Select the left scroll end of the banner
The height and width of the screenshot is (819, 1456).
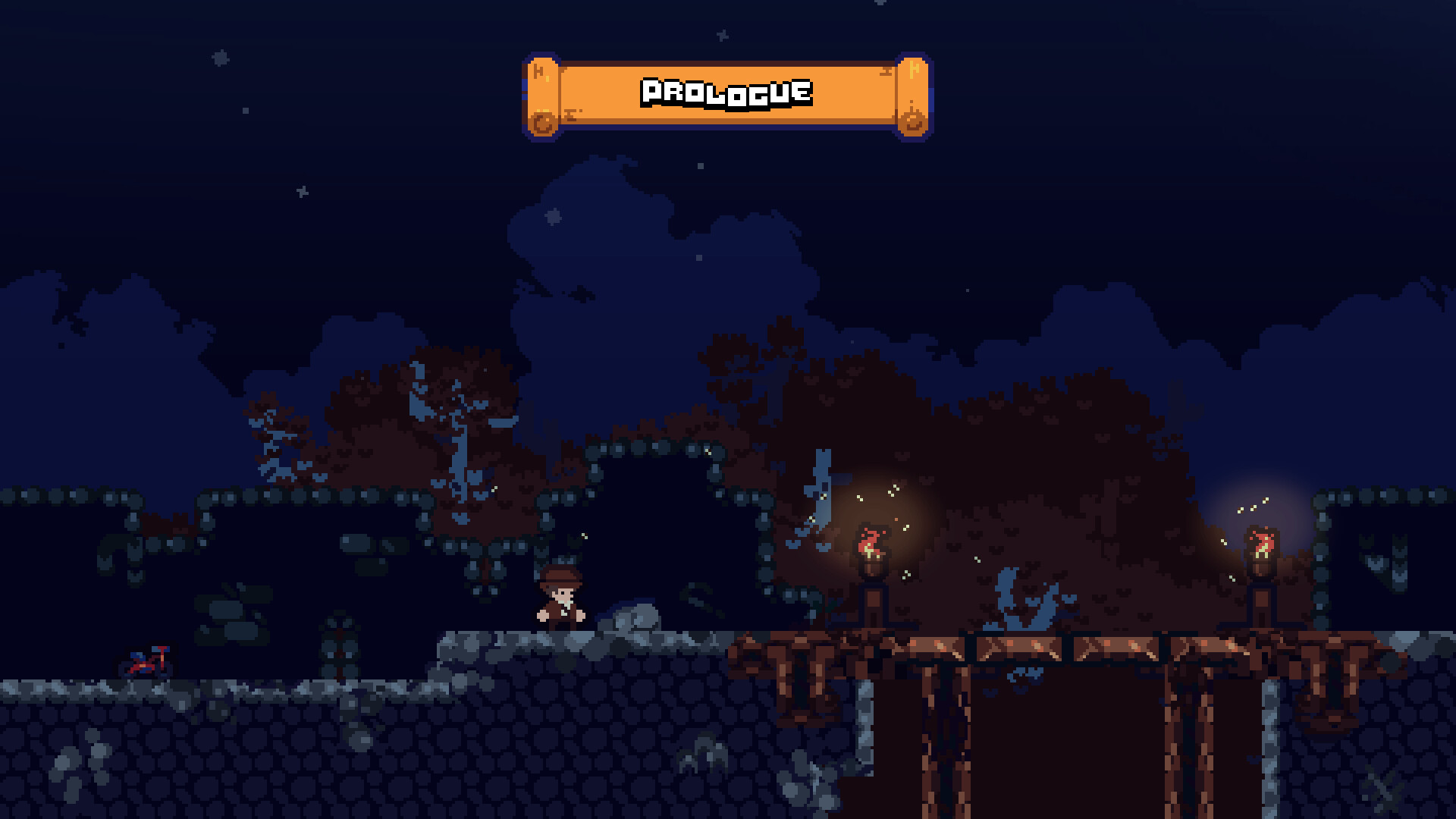(542, 95)
